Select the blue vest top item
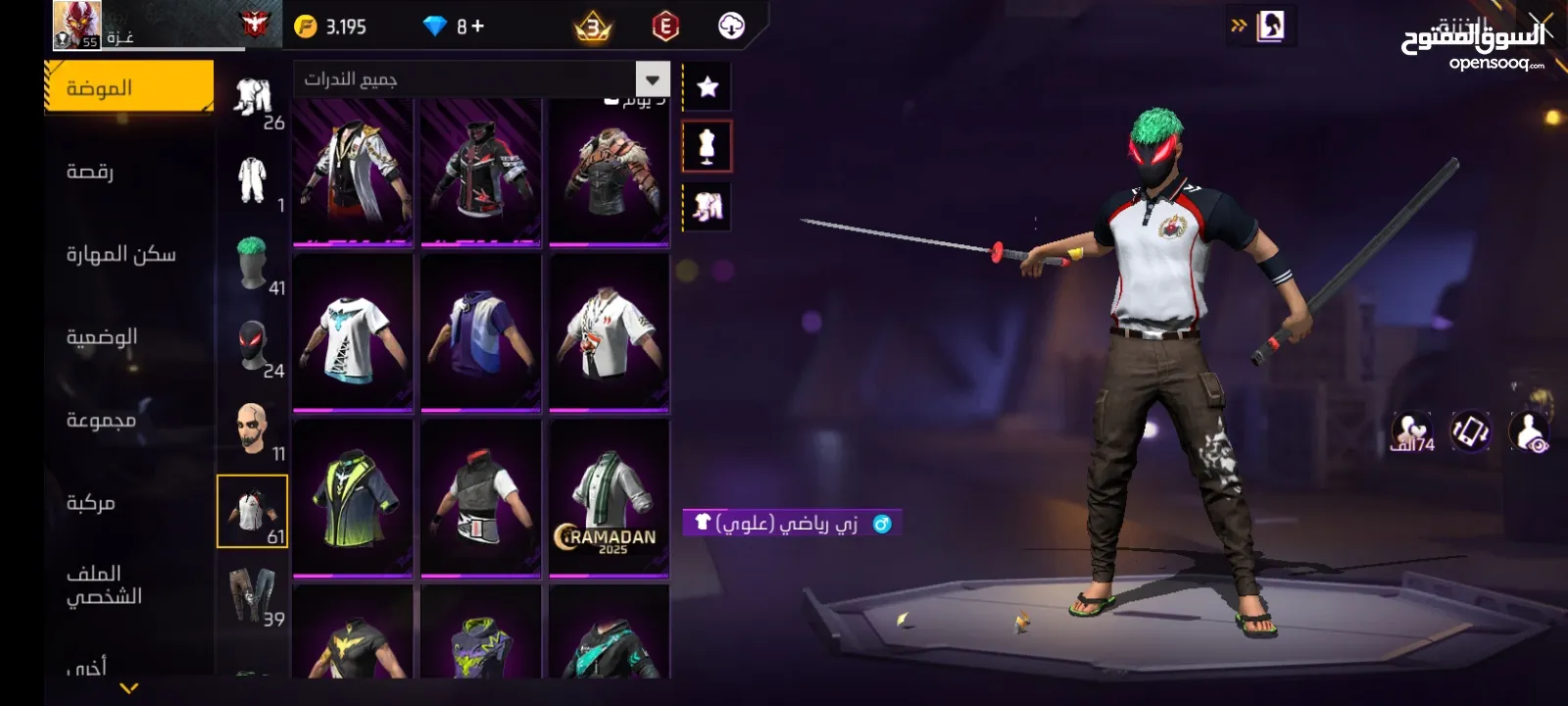 tap(480, 331)
